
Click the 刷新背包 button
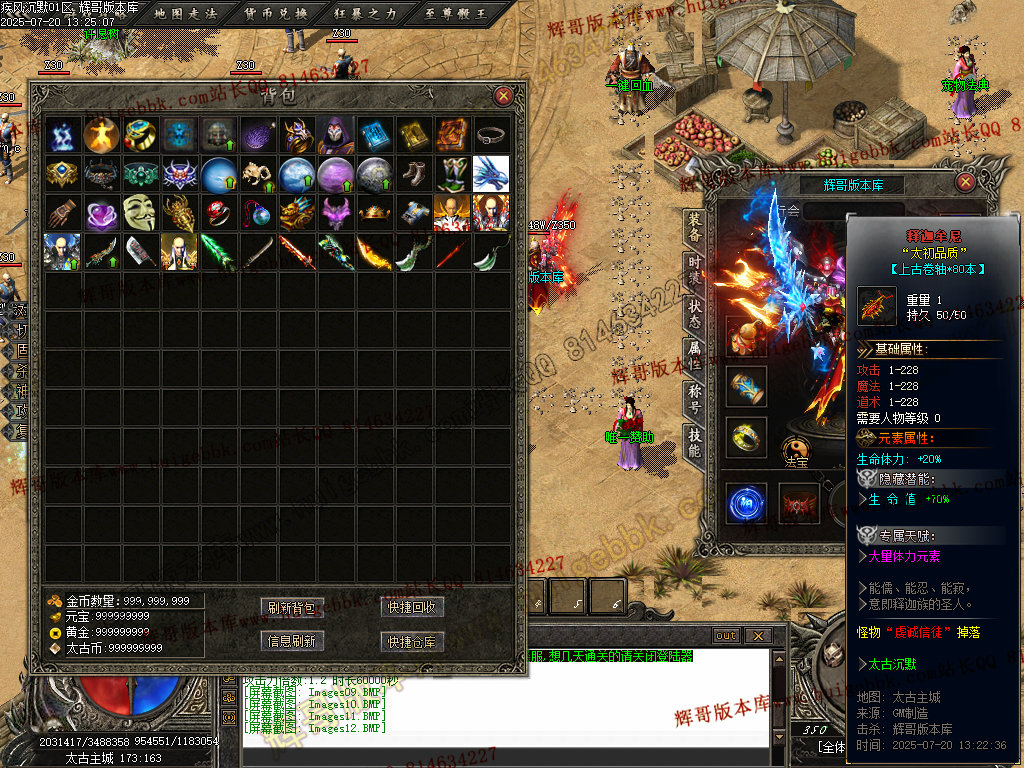point(292,607)
